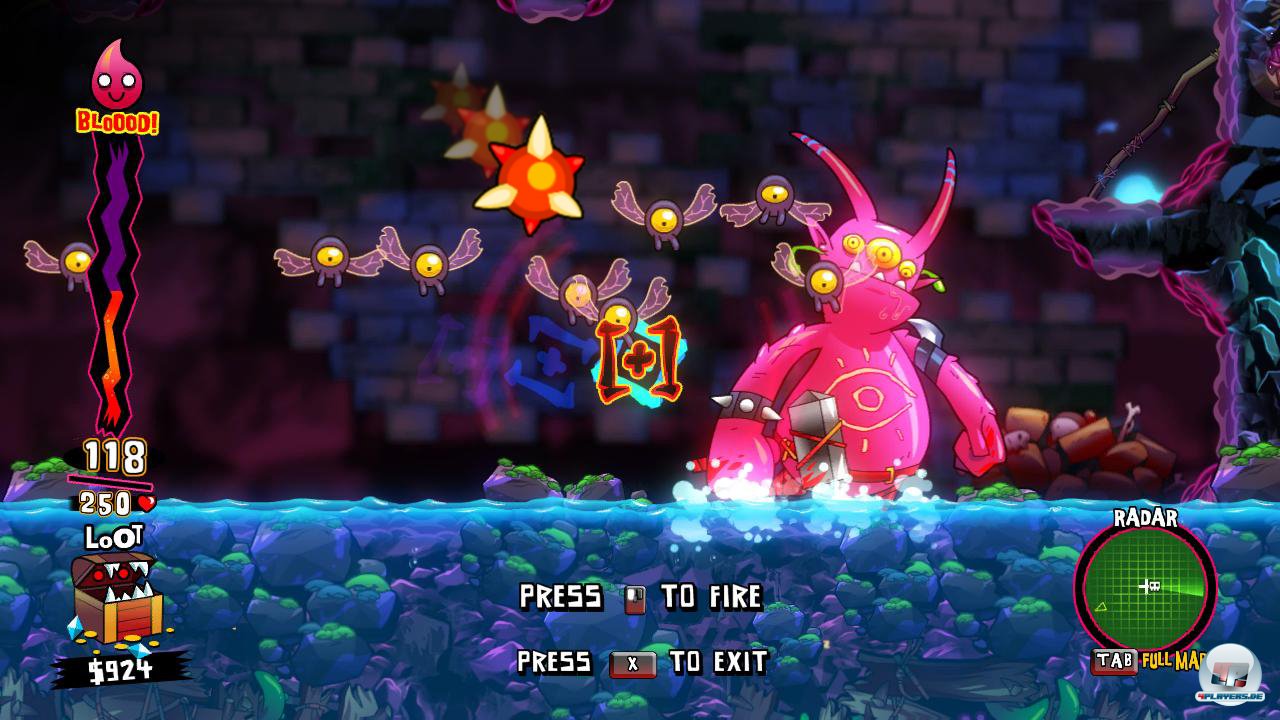Viewport: 1280px width, 720px height.
Task: Click the green radar minimap
Action: tap(1144, 585)
